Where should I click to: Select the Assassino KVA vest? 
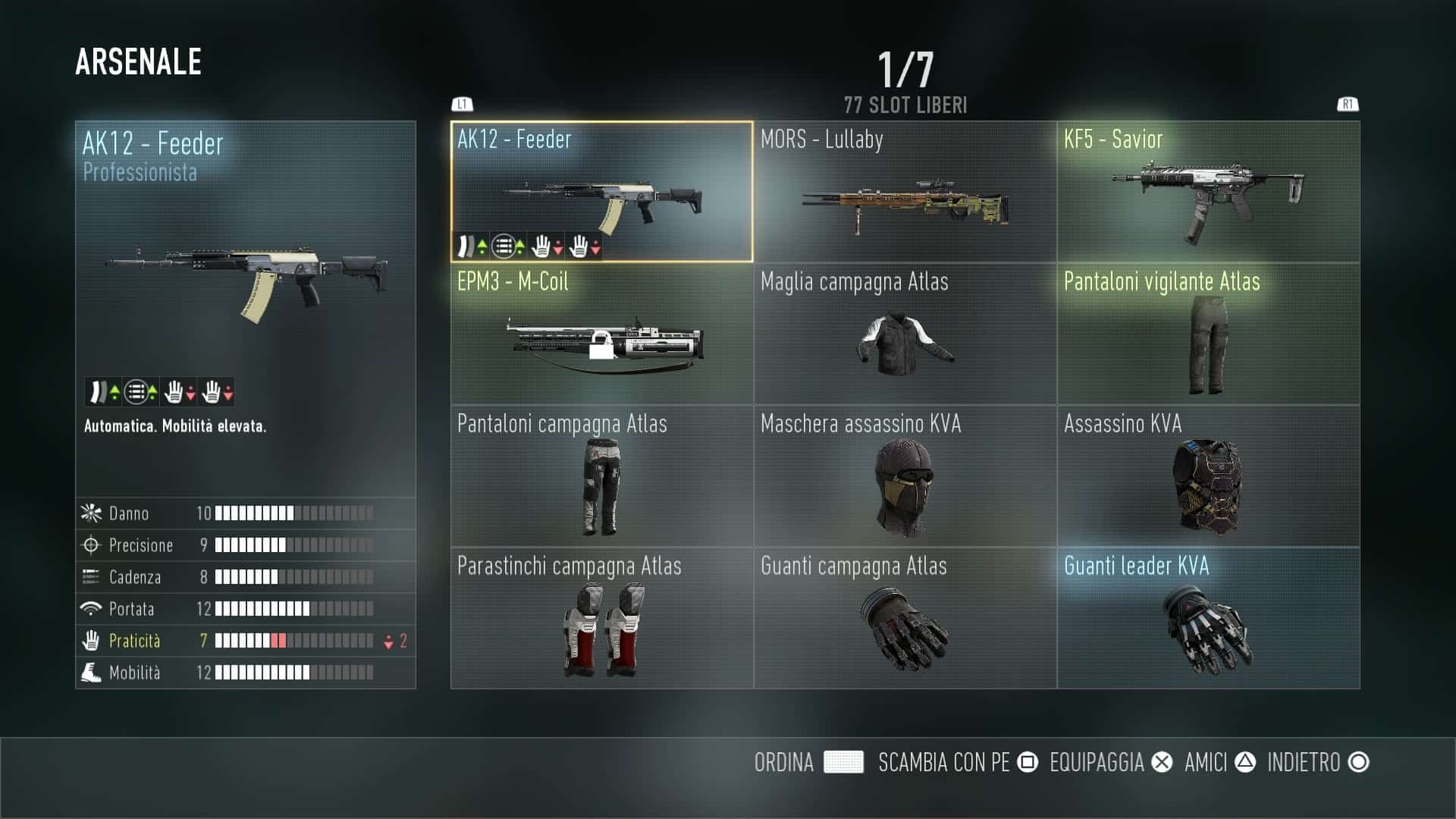[1208, 476]
